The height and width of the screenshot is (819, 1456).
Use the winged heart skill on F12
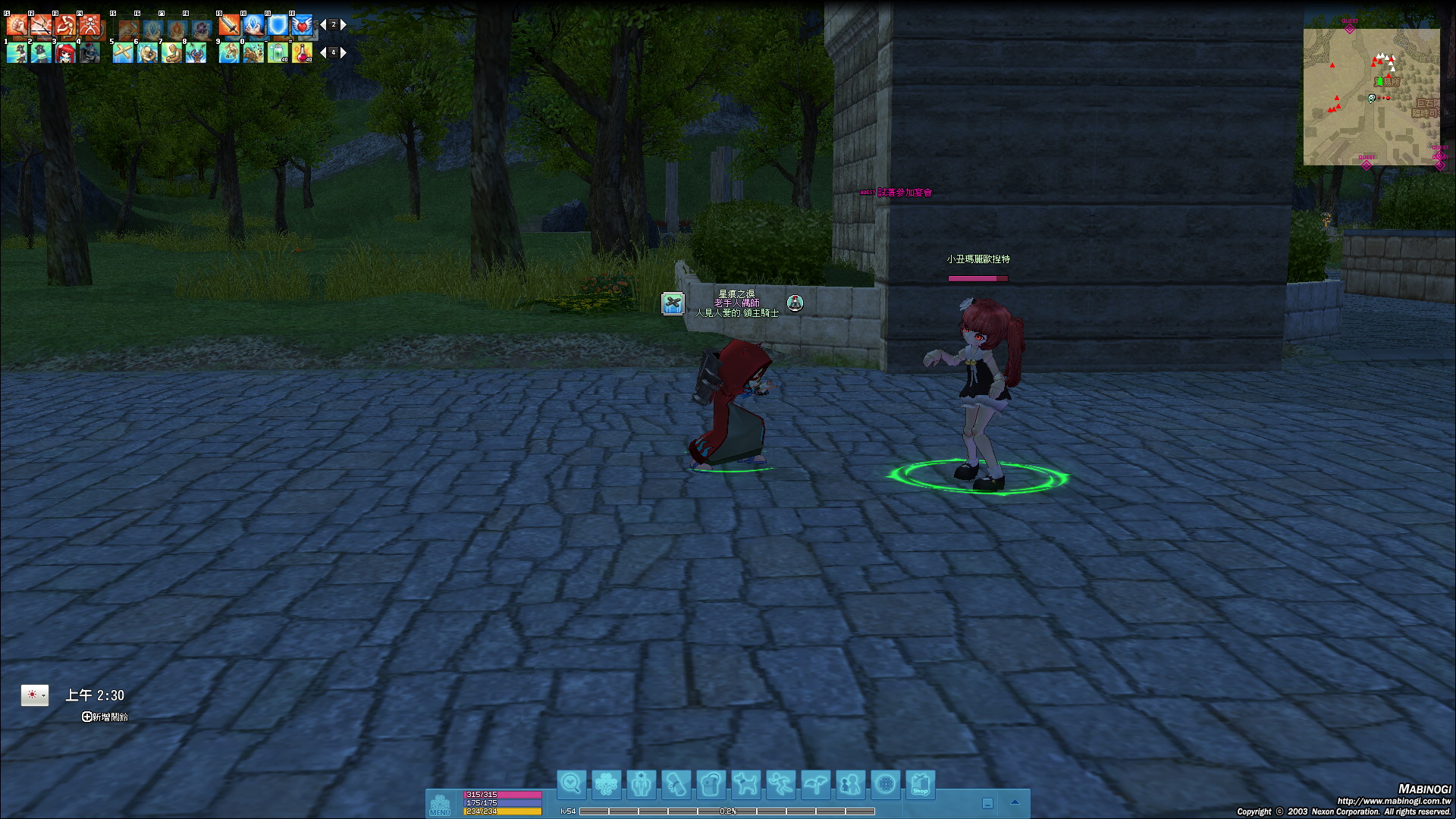(302, 25)
